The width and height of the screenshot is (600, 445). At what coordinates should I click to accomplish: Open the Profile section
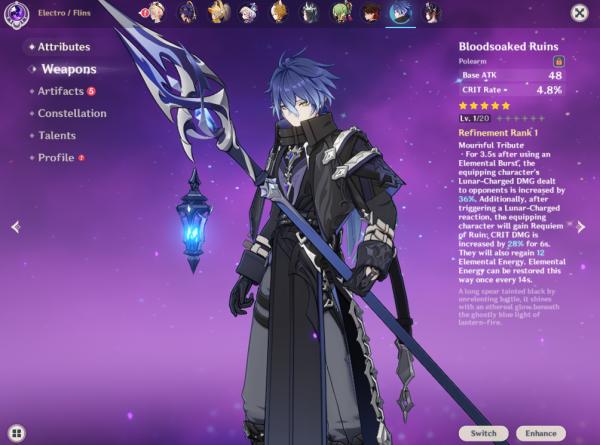(x=56, y=157)
